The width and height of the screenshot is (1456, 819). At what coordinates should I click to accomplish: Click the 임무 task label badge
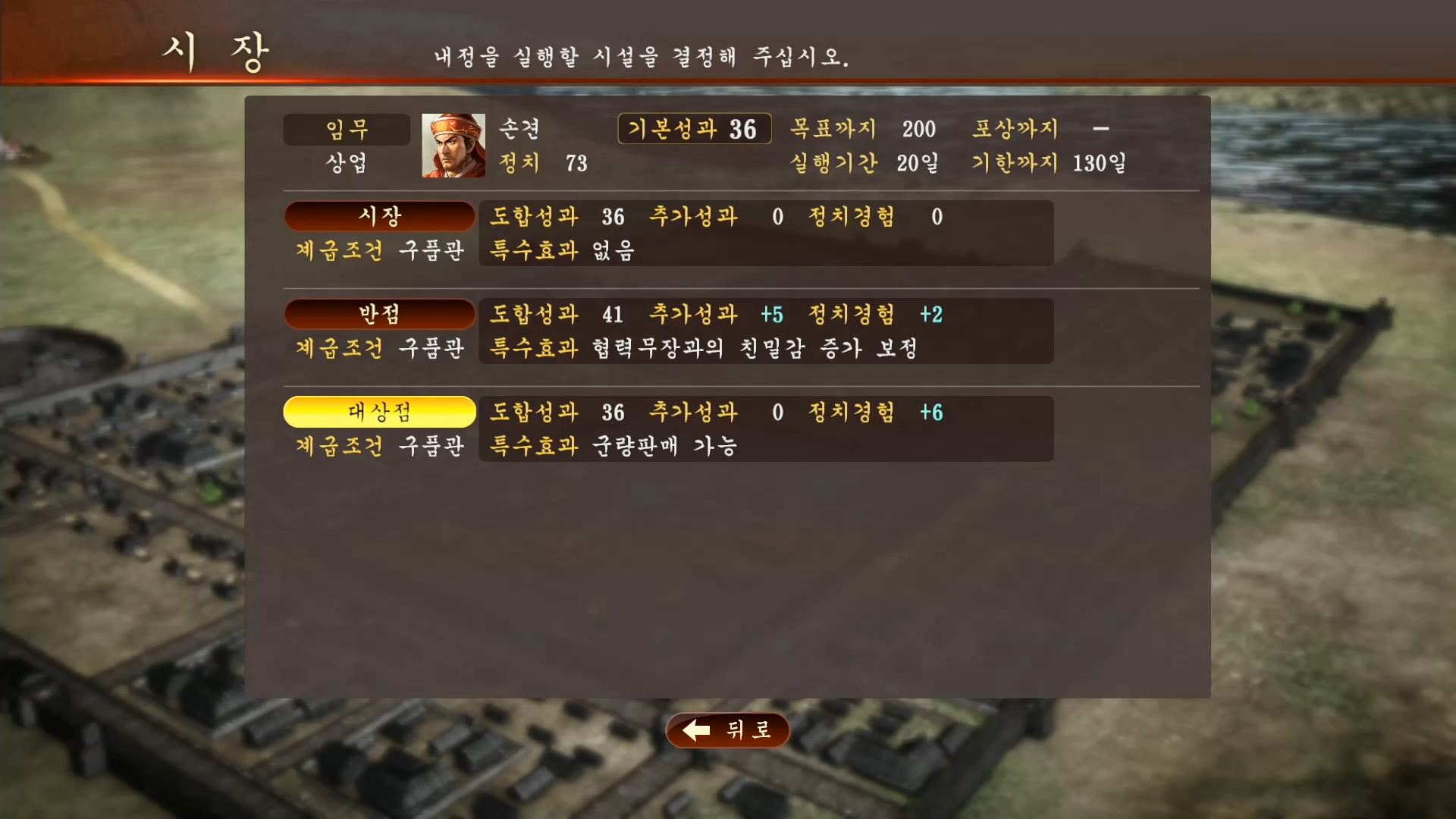coord(347,129)
